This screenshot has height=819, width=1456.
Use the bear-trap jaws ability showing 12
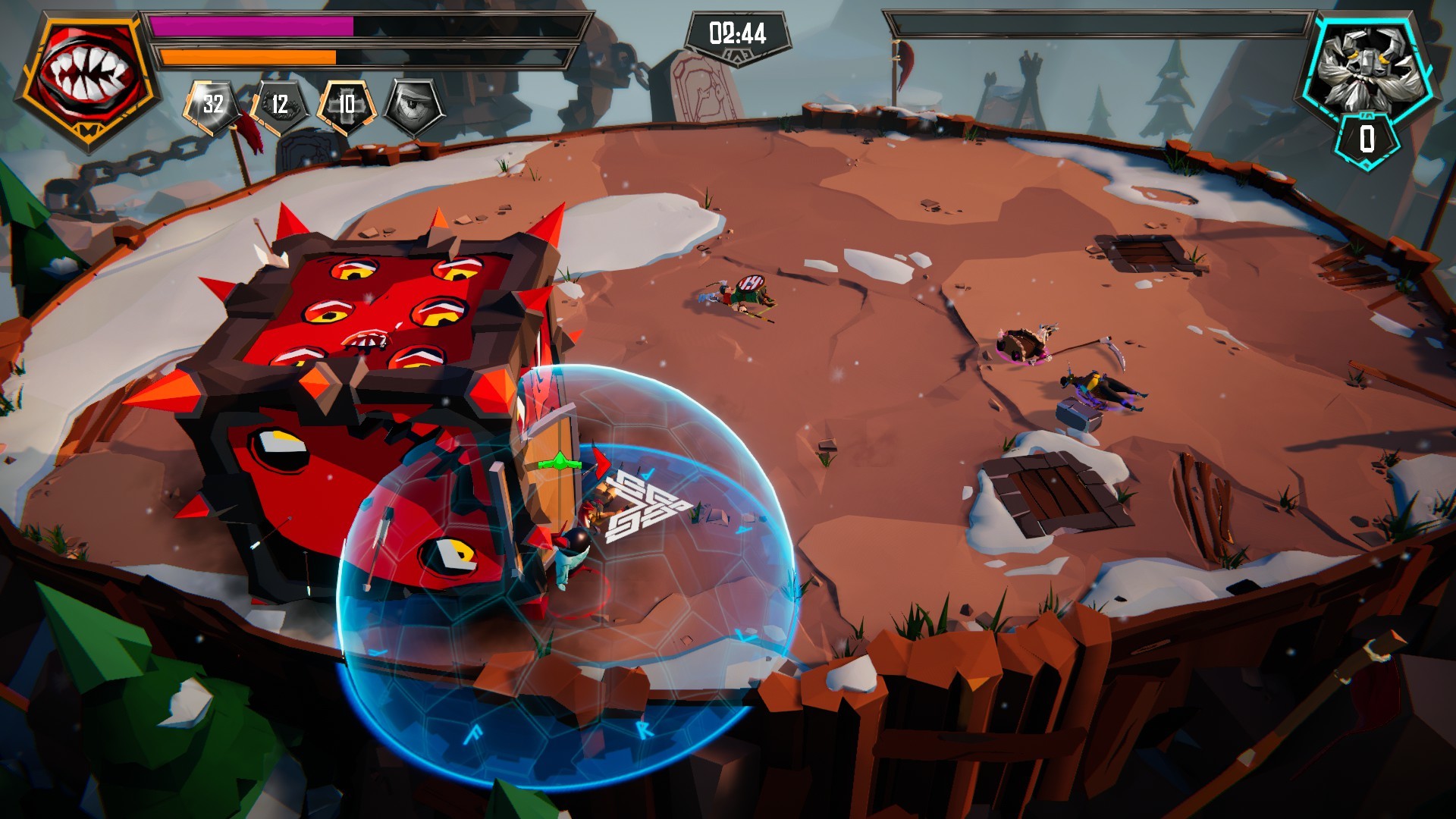(x=280, y=105)
